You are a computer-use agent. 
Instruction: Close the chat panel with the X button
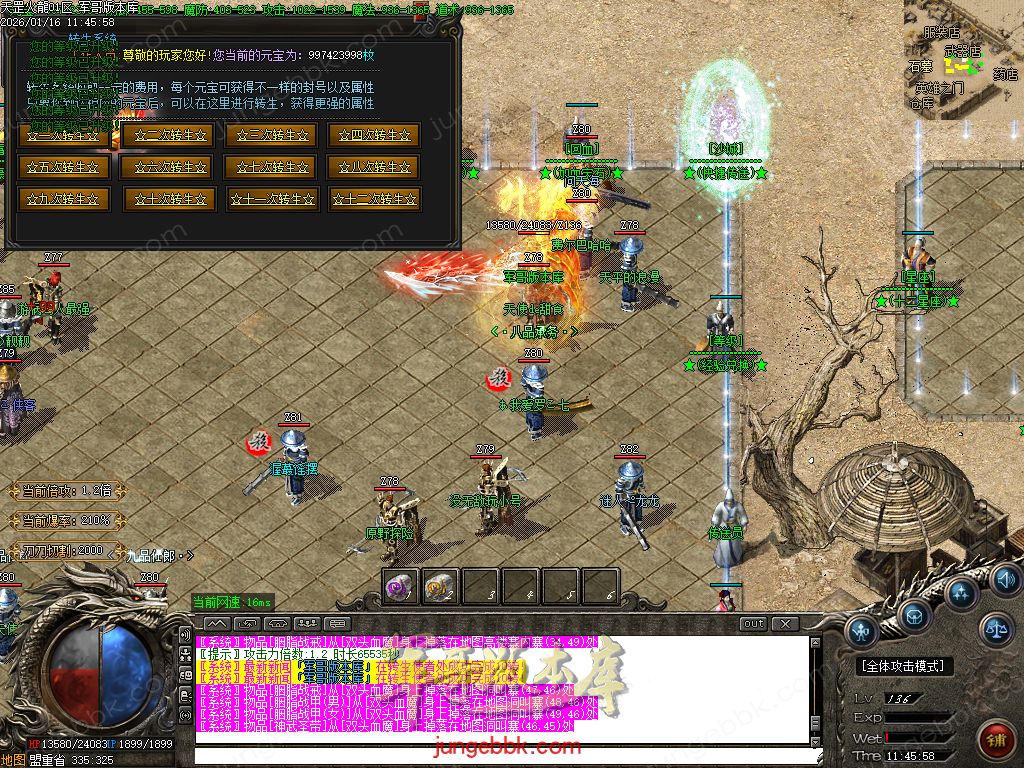point(786,624)
